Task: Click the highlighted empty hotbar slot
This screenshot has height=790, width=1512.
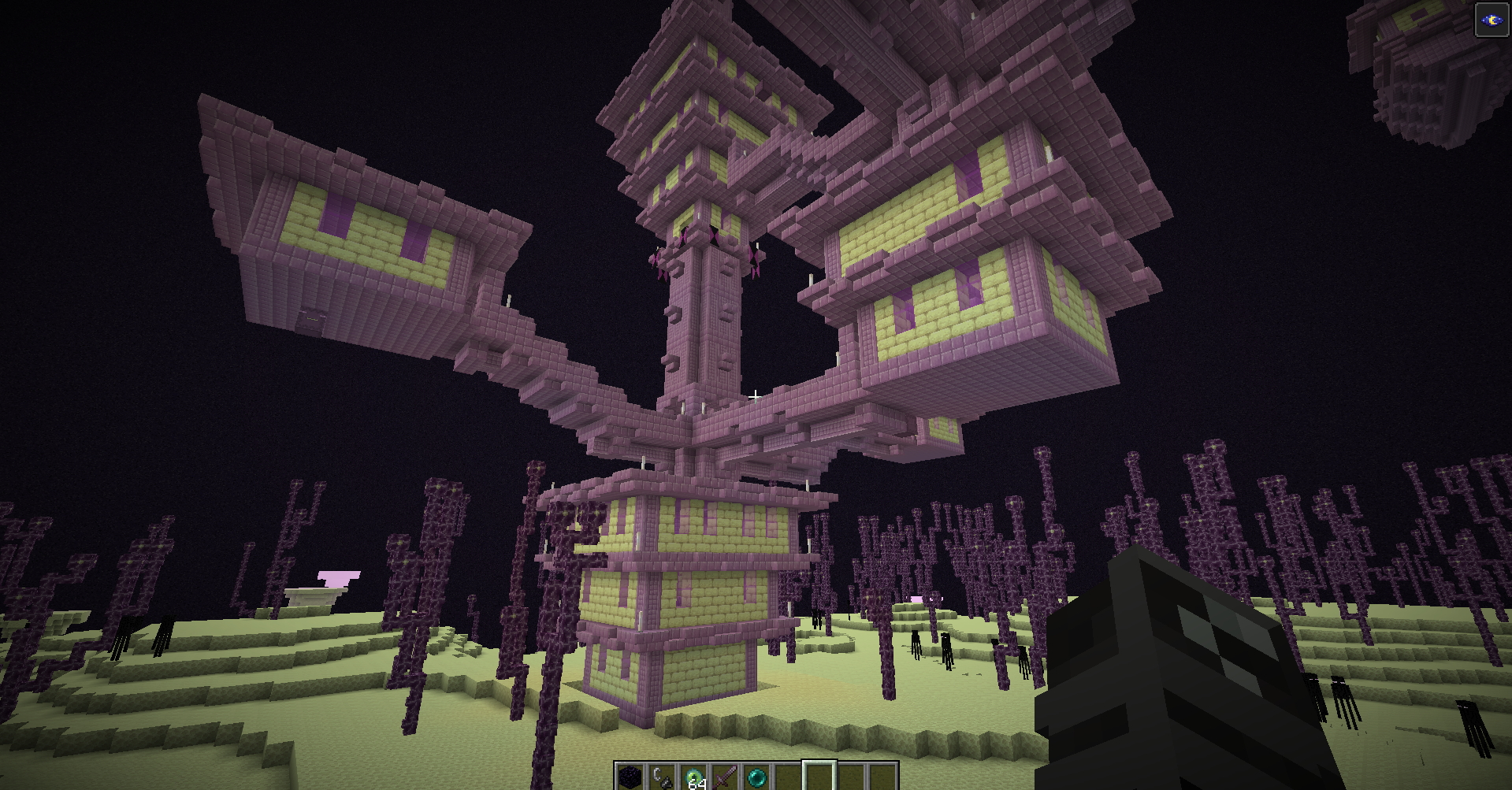Action: (819, 777)
